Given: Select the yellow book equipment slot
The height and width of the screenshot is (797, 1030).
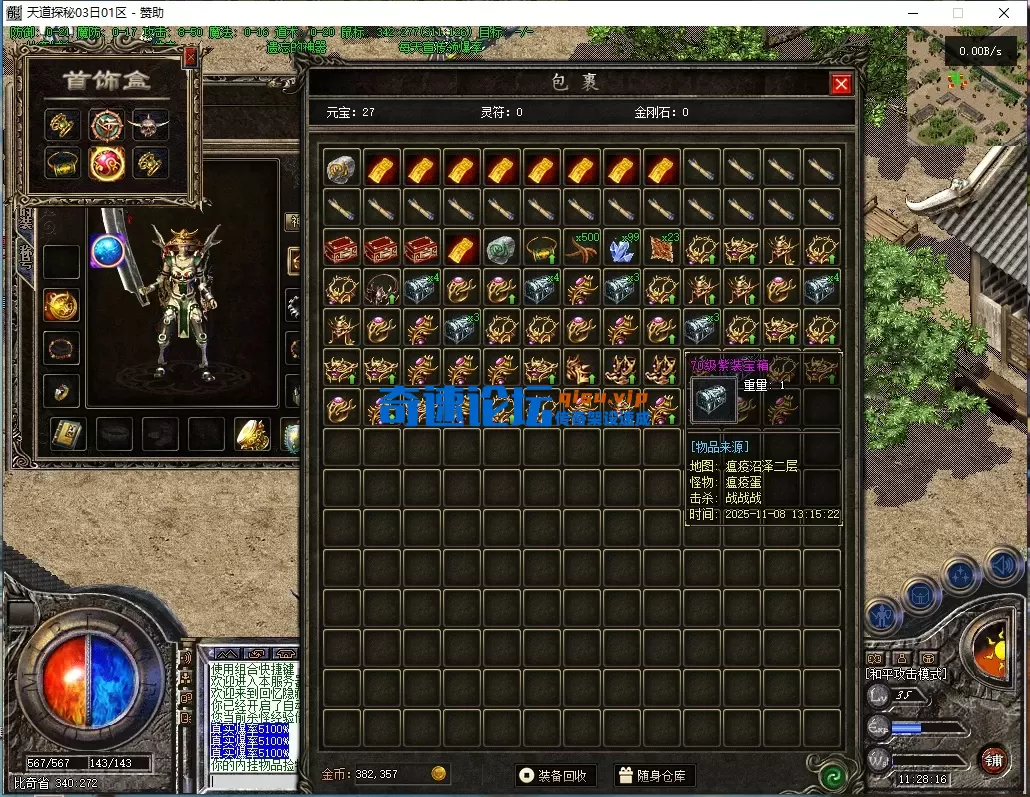Looking at the screenshot, I should (68, 433).
